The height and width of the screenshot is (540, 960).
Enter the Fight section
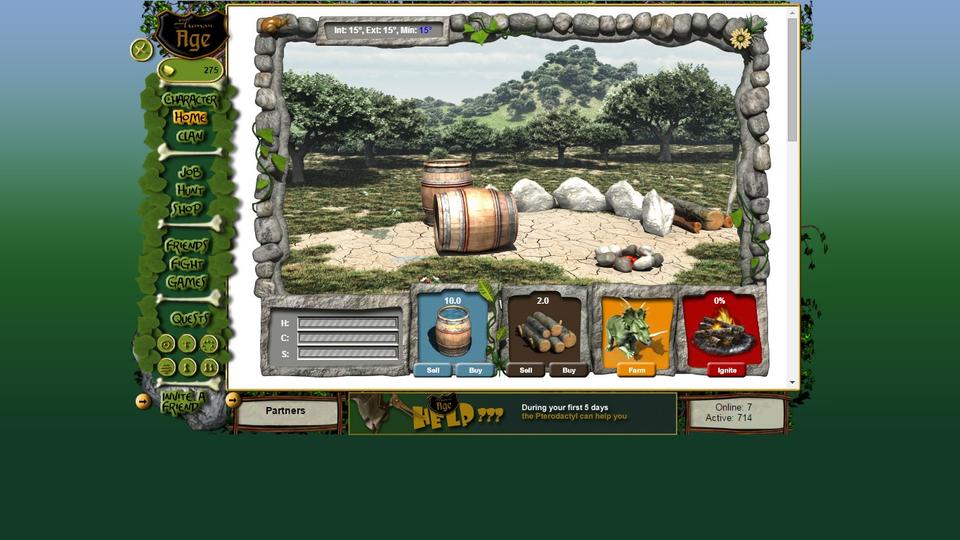187,264
